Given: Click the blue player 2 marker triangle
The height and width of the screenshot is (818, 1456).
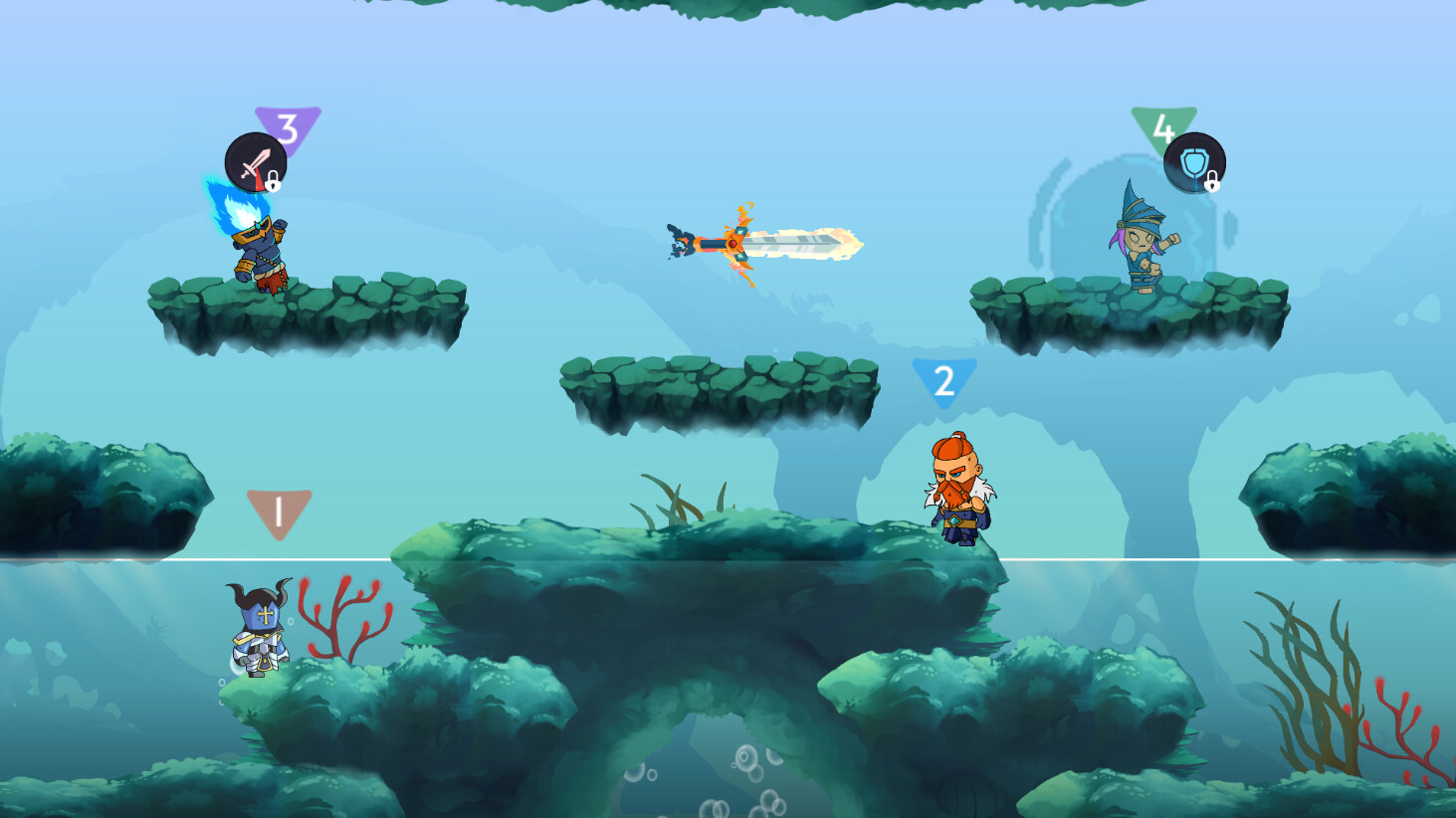Looking at the screenshot, I should (x=942, y=378).
